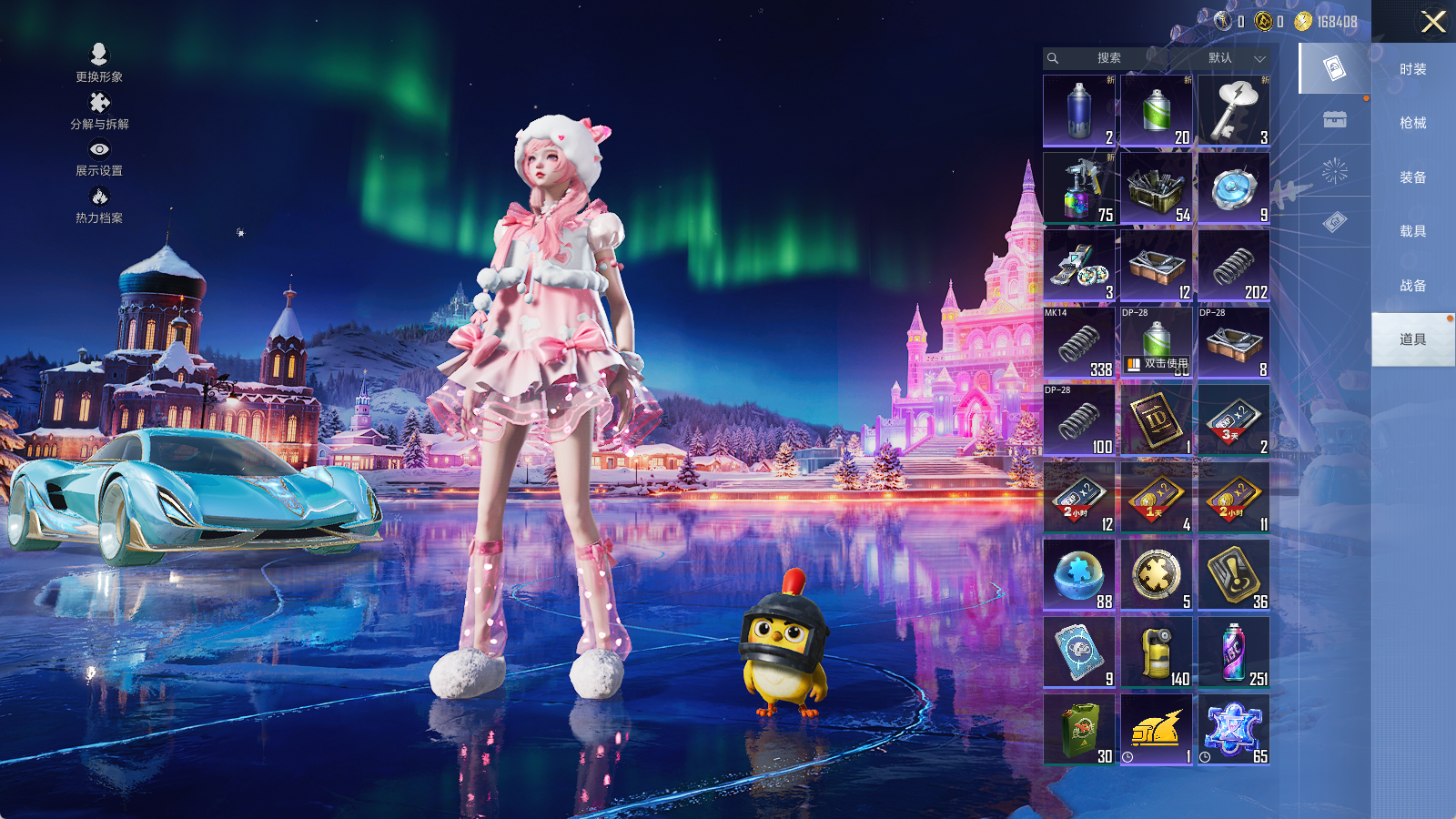Click the 更换形象 change appearance button

(x=99, y=63)
